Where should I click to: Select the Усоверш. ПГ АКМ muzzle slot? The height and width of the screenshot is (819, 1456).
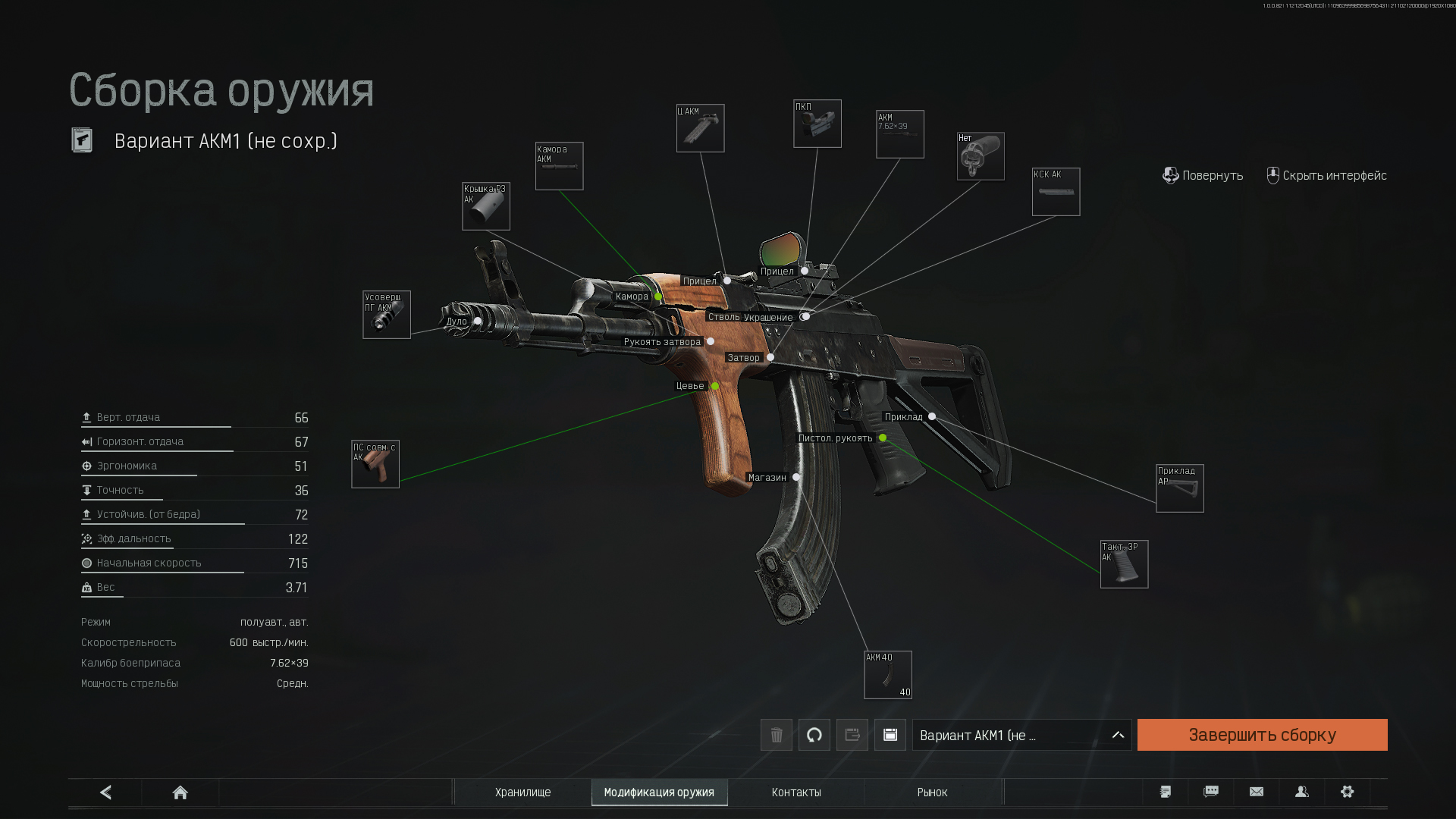(x=387, y=315)
